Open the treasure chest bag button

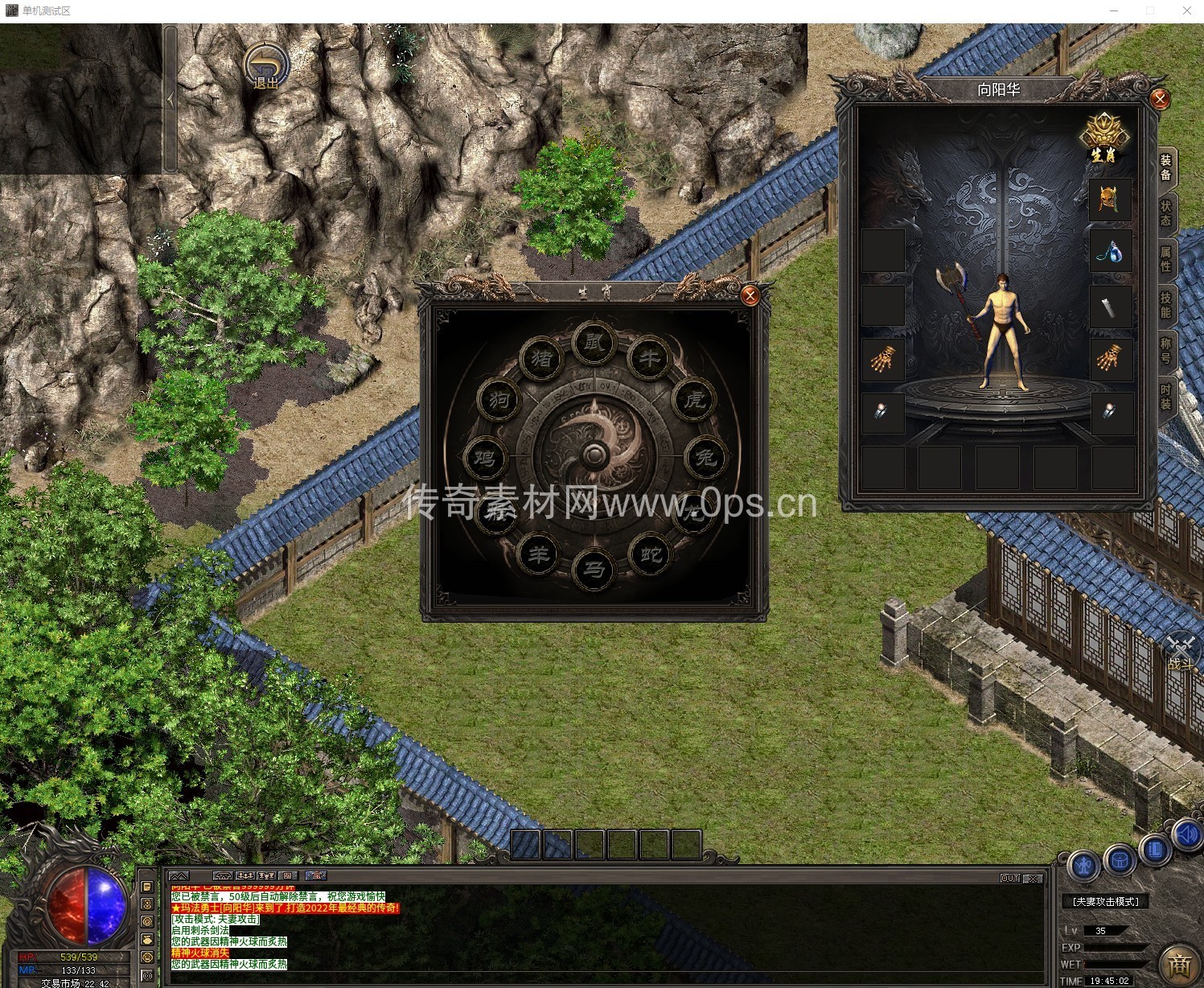click(1119, 861)
